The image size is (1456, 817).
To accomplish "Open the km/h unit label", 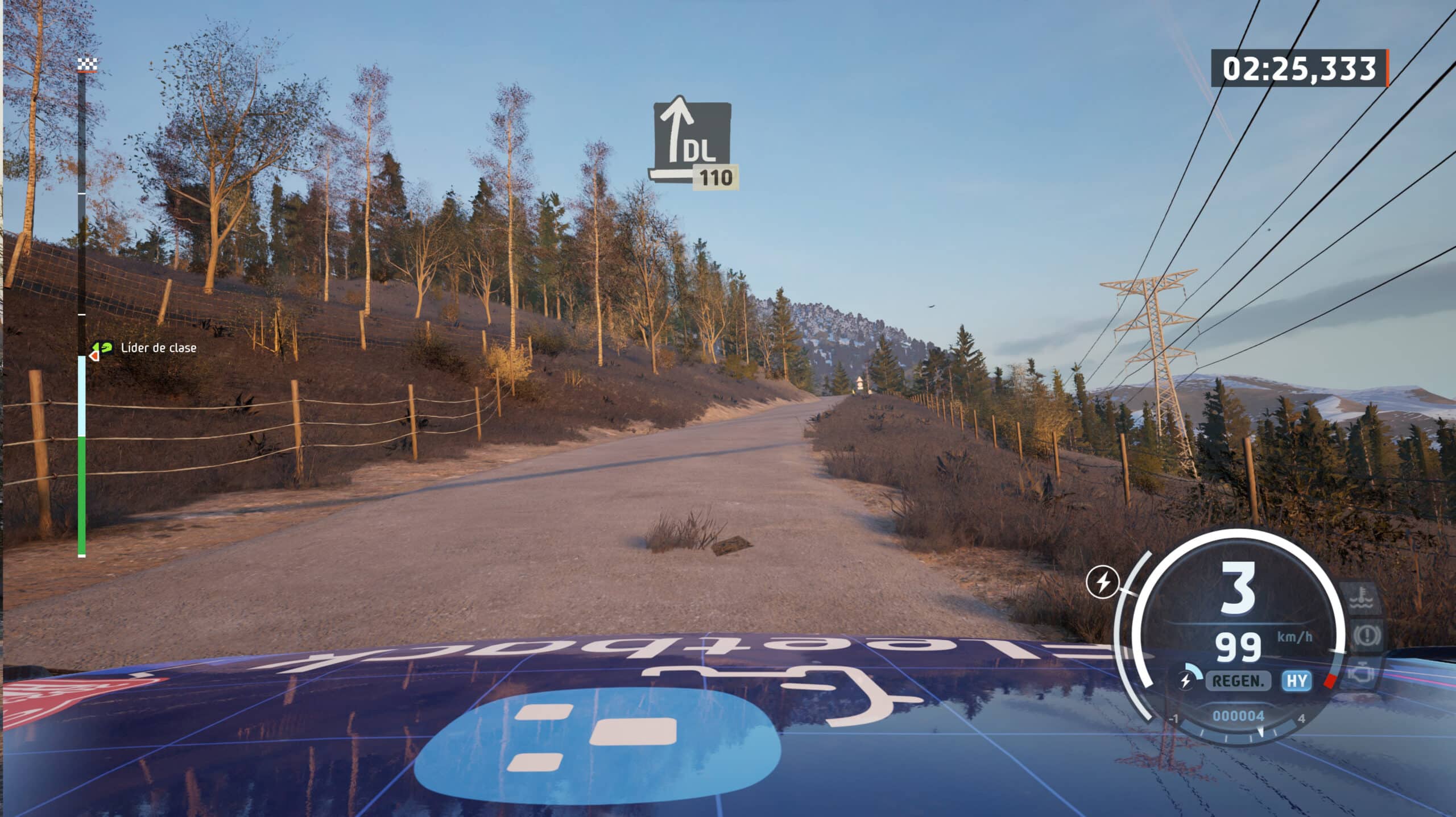I will (1295, 637).
